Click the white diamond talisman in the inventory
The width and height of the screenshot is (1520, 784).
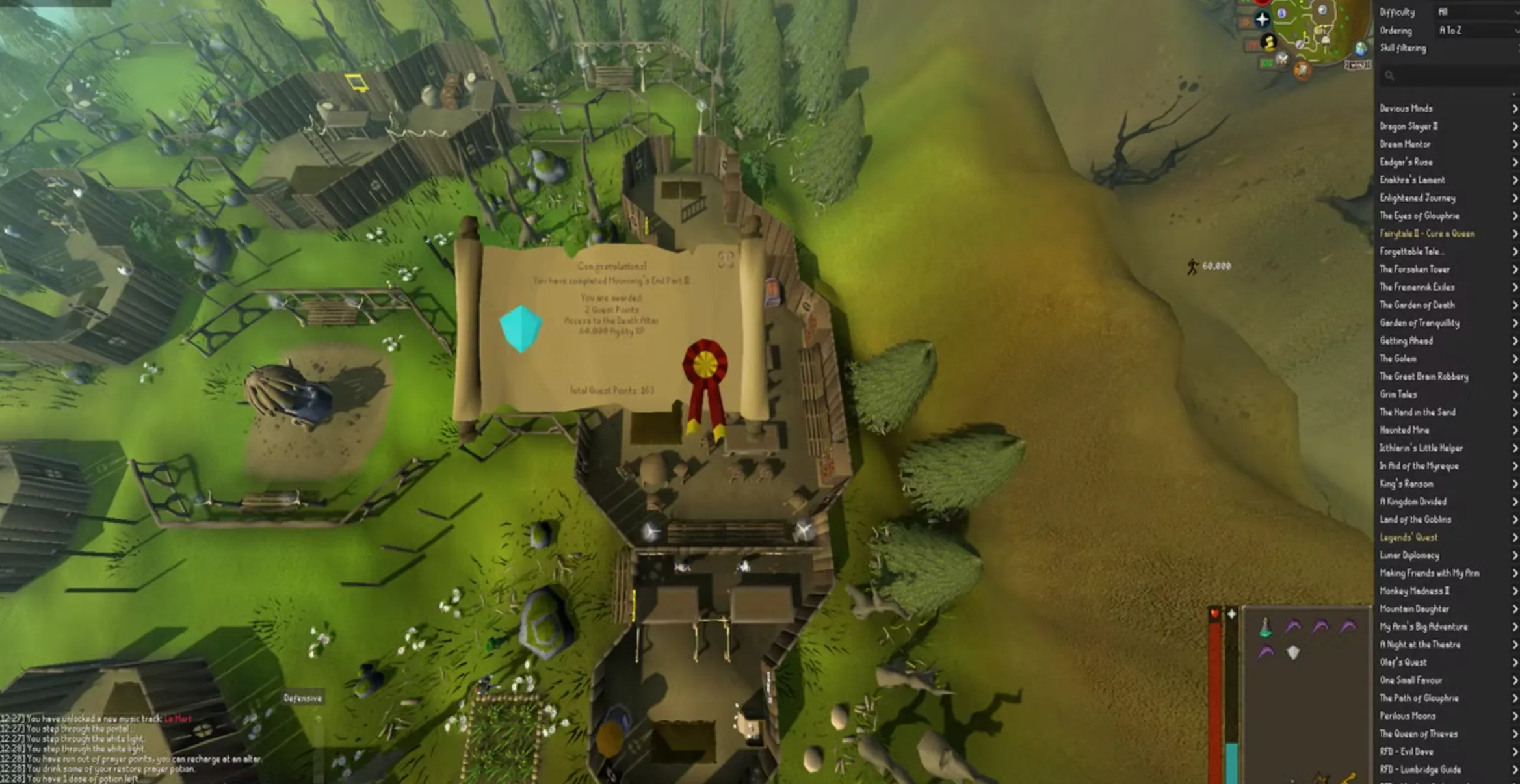click(x=1293, y=653)
